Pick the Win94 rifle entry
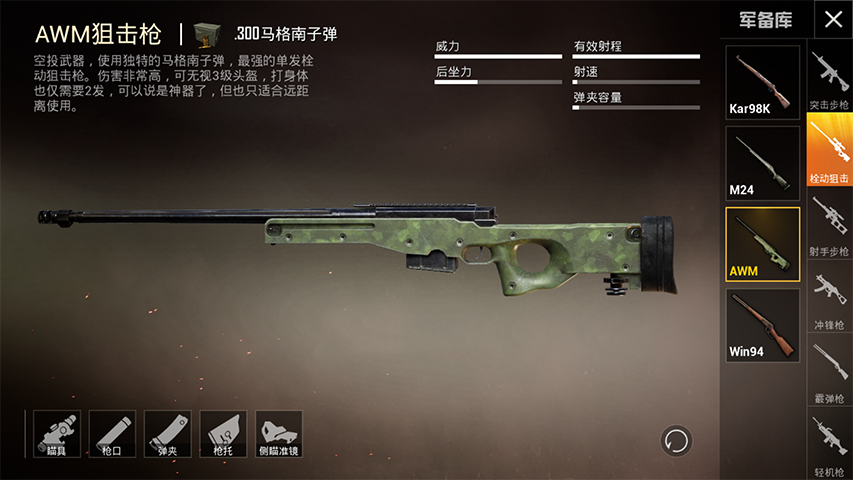 tap(763, 325)
